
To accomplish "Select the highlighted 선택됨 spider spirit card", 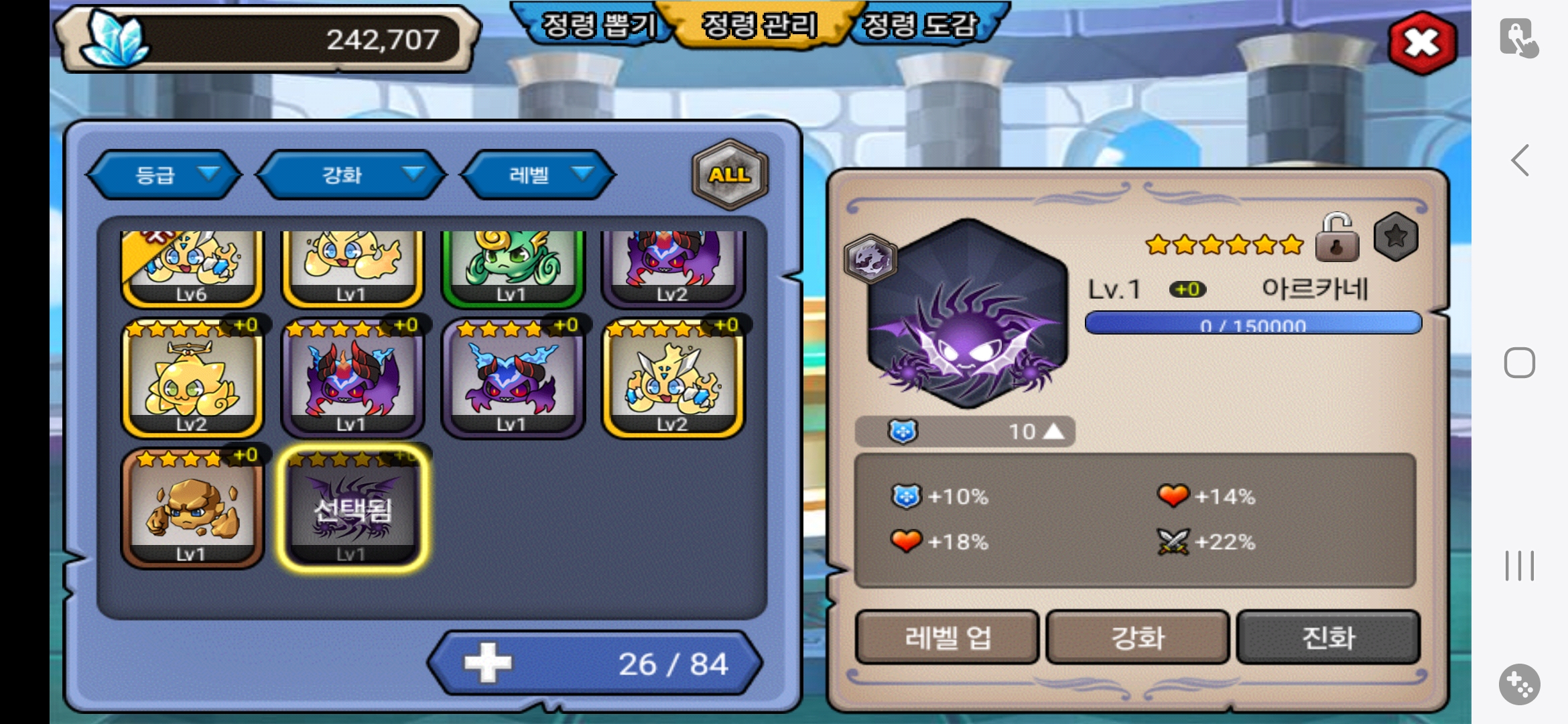I will tap(352, 509).
